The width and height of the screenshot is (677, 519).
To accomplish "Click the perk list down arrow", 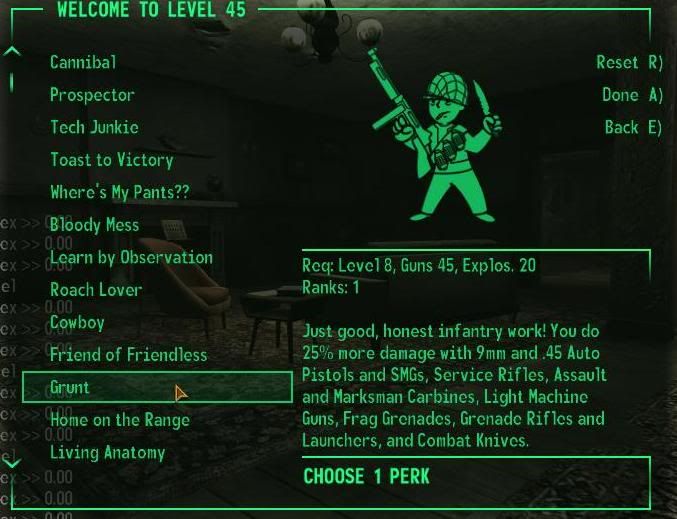I will [11, 463].
